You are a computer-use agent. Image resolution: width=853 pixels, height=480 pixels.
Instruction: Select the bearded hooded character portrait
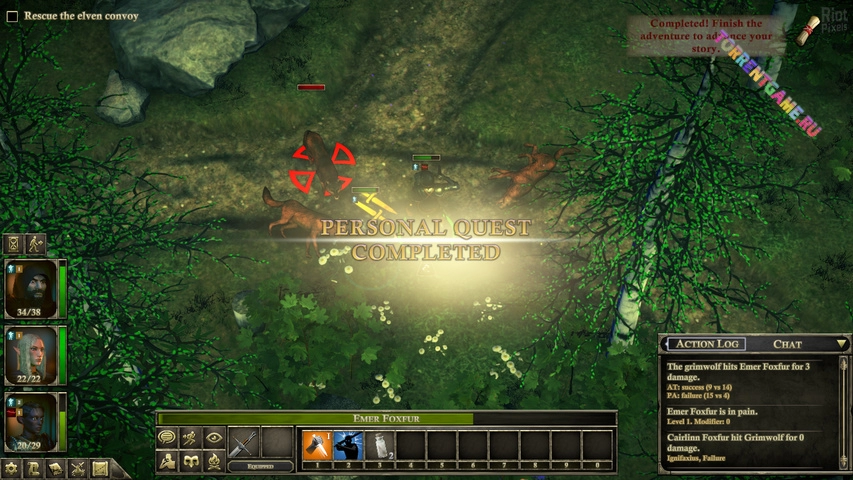coord(30,289)
